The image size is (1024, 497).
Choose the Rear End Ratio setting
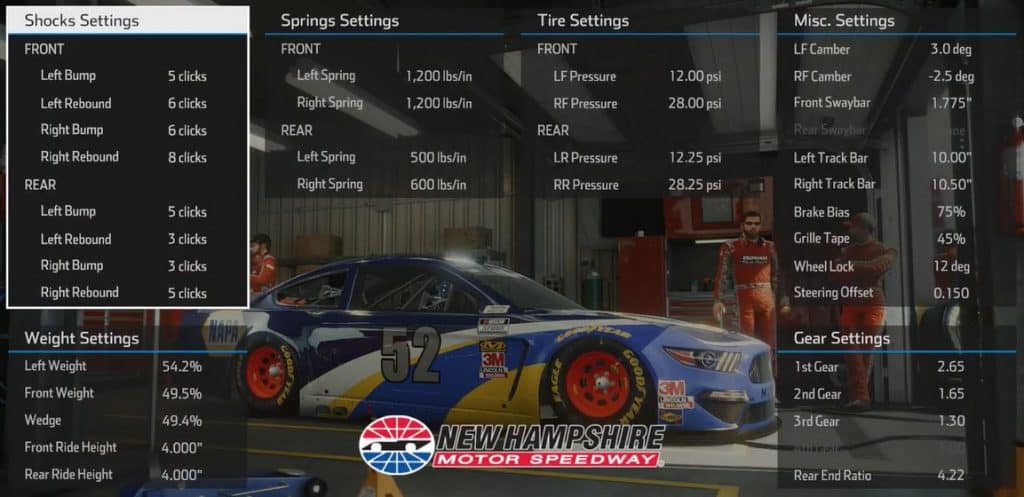(x=882, y=475)
